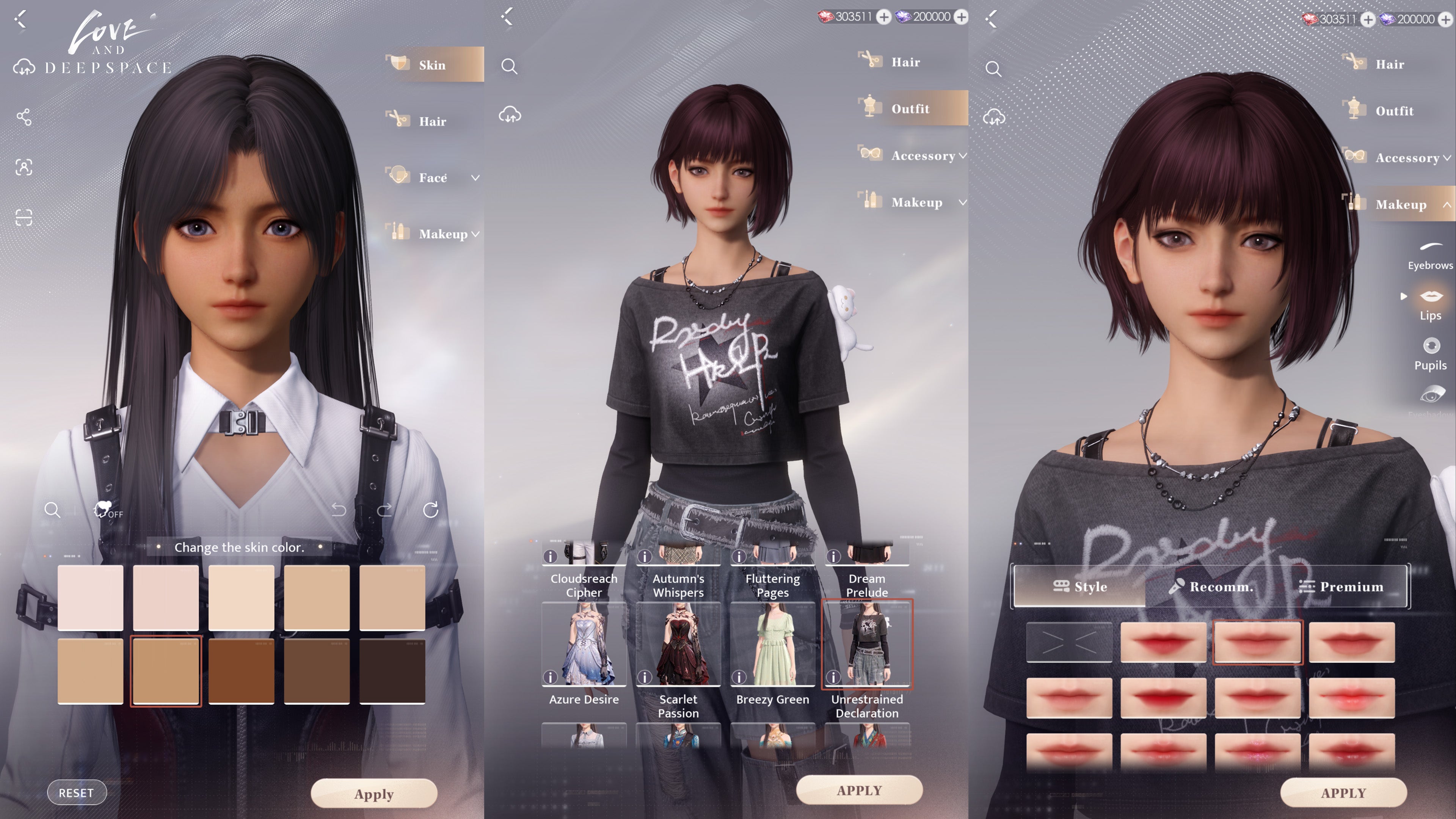Viewport: 1456px width, 819px height.
Task: Pick the lightest pale skin swatch
Action: [x=91, y=597]
